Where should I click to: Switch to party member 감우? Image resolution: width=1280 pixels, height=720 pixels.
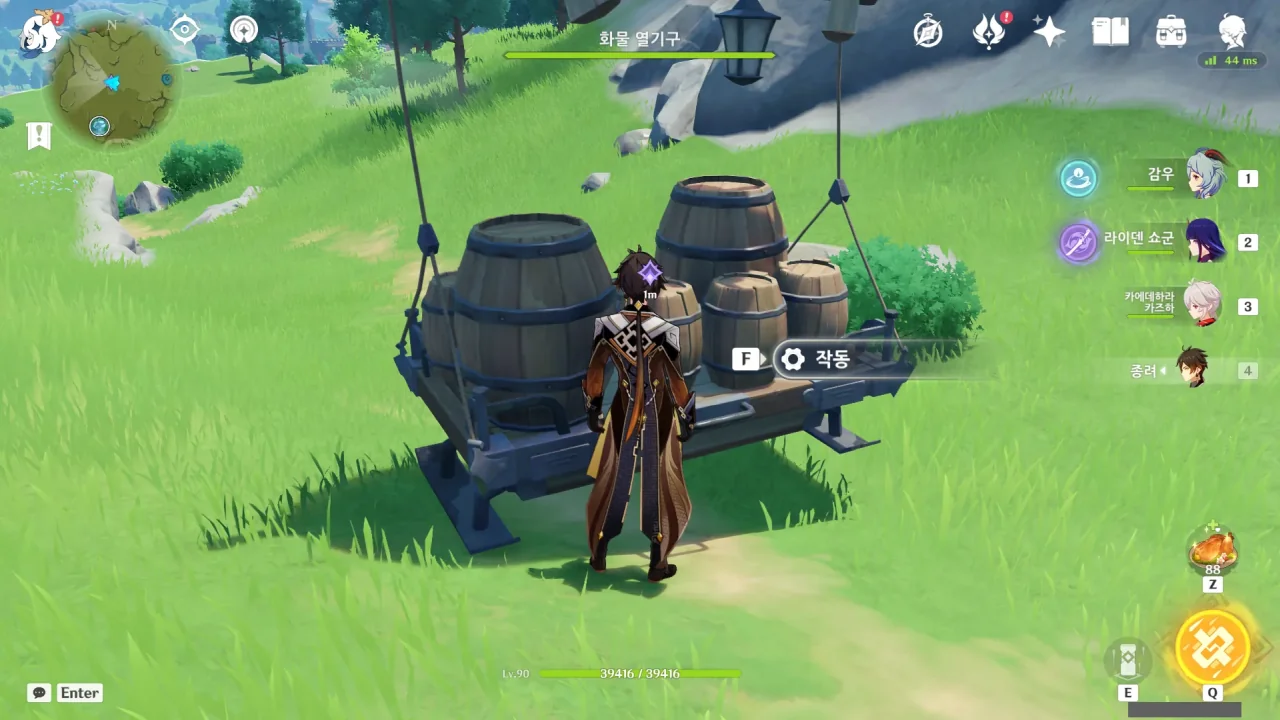(1204, 177)
